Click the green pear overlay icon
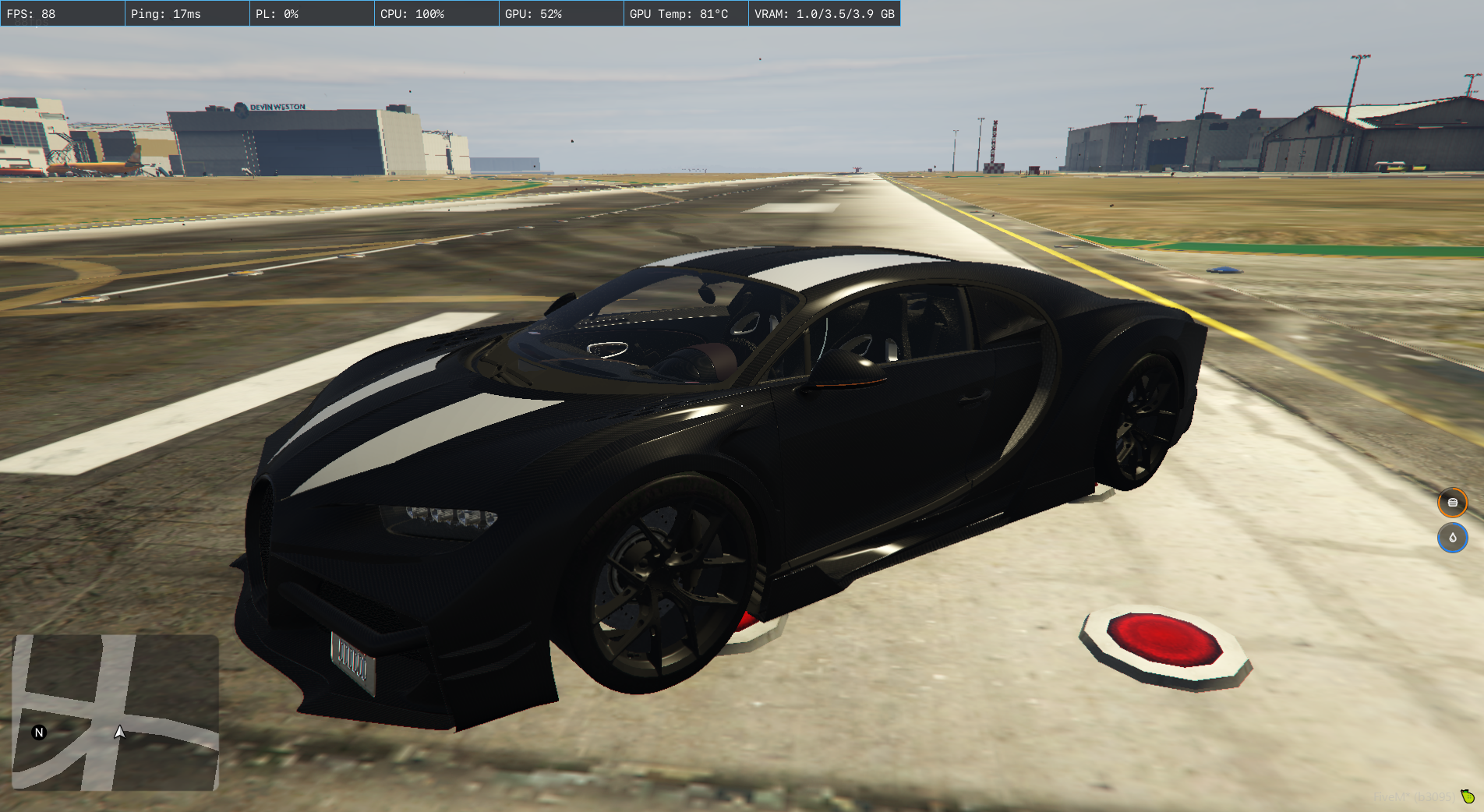1484x812 pixels. pos(1468,796)
